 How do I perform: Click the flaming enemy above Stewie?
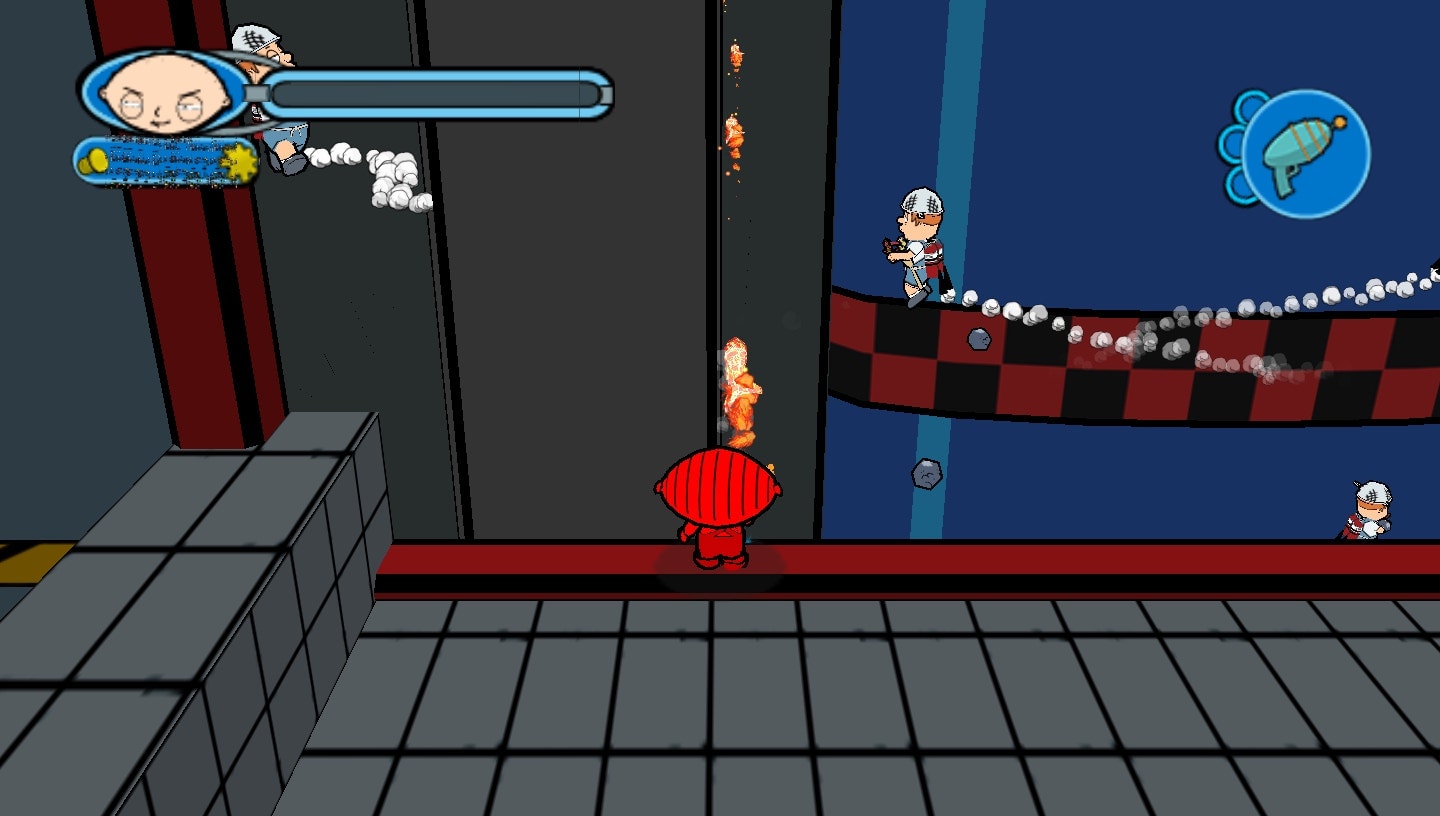(x=740, y=390)
